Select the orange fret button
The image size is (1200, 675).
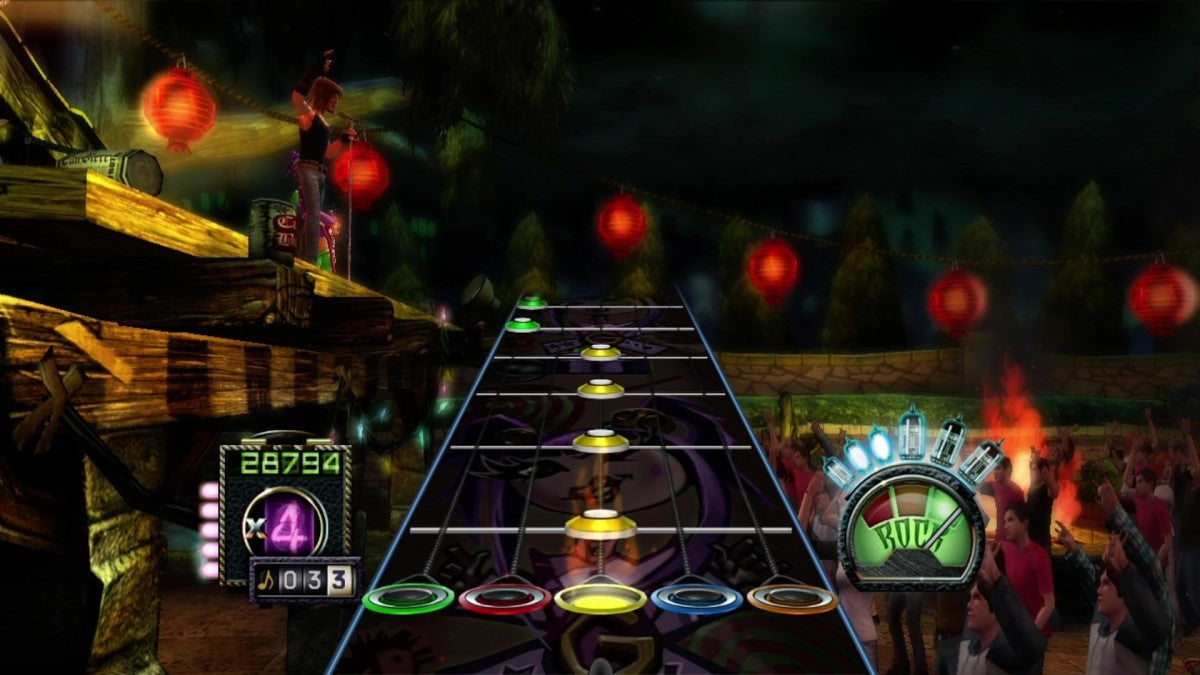point(791,598)
